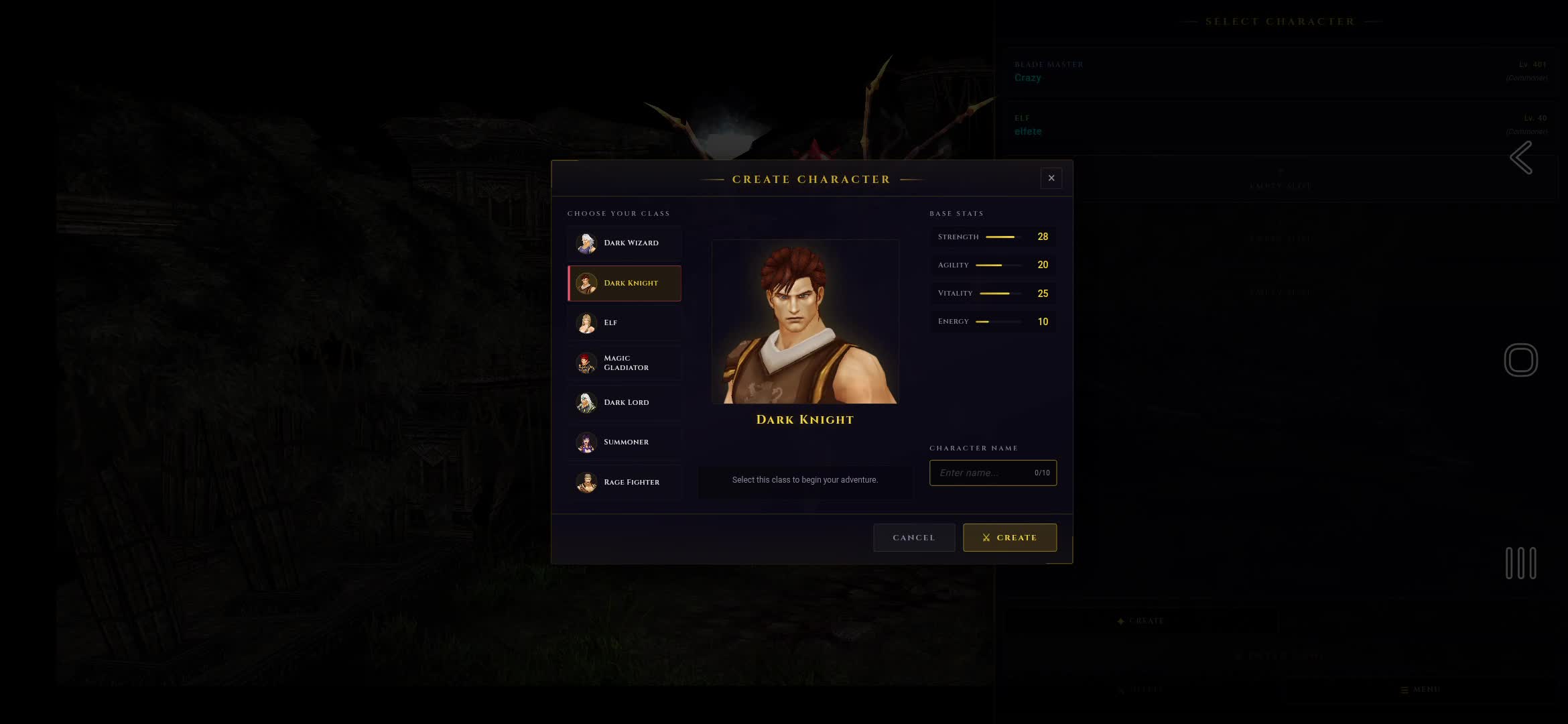Select Magic Gladiator from class list
Image resolution: width=1568 pixels, height=724 pixels.
click(625, 363)
